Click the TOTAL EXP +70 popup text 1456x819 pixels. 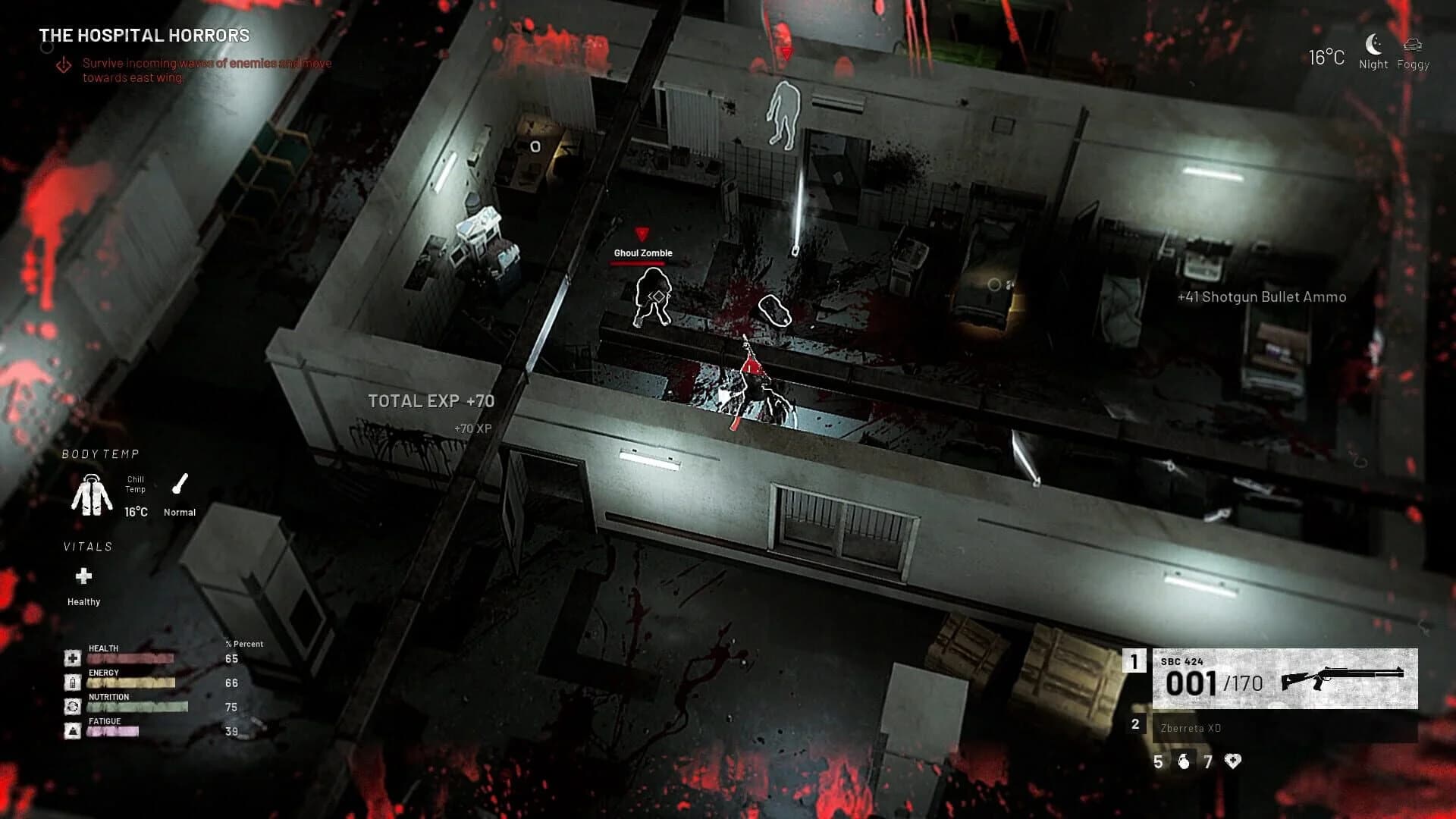point(431,401)
